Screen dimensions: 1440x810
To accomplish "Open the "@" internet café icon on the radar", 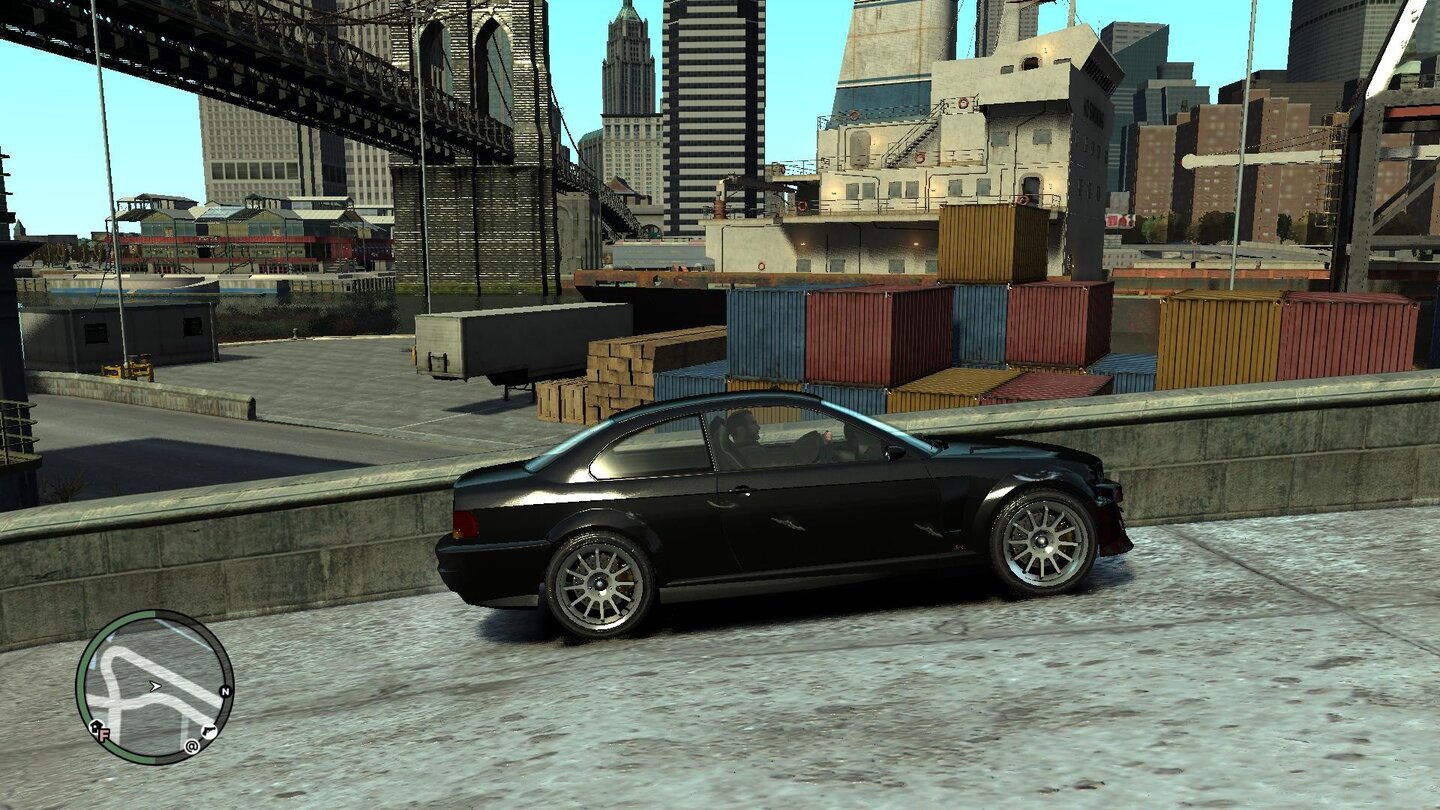I will [191, 746].
